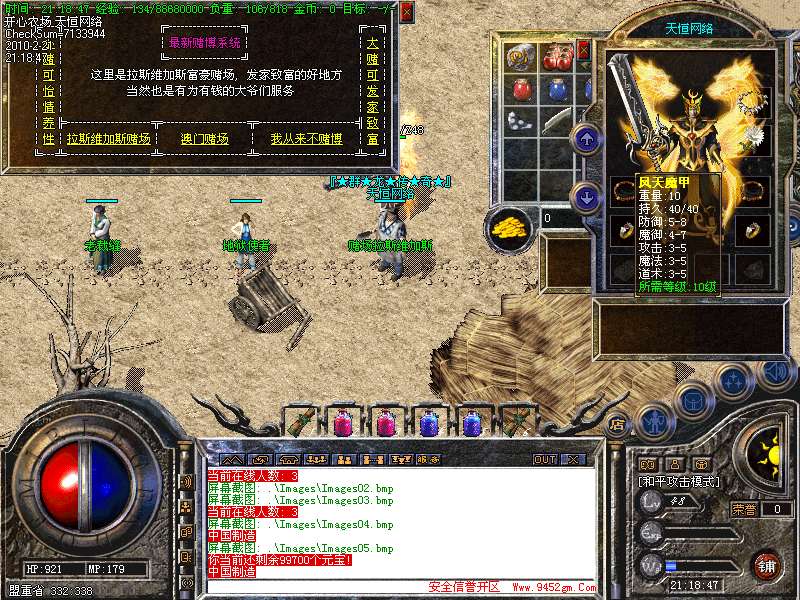Select the 澳门赌场 dialogue option
800x600 pixels.
(x=204, y=139)
